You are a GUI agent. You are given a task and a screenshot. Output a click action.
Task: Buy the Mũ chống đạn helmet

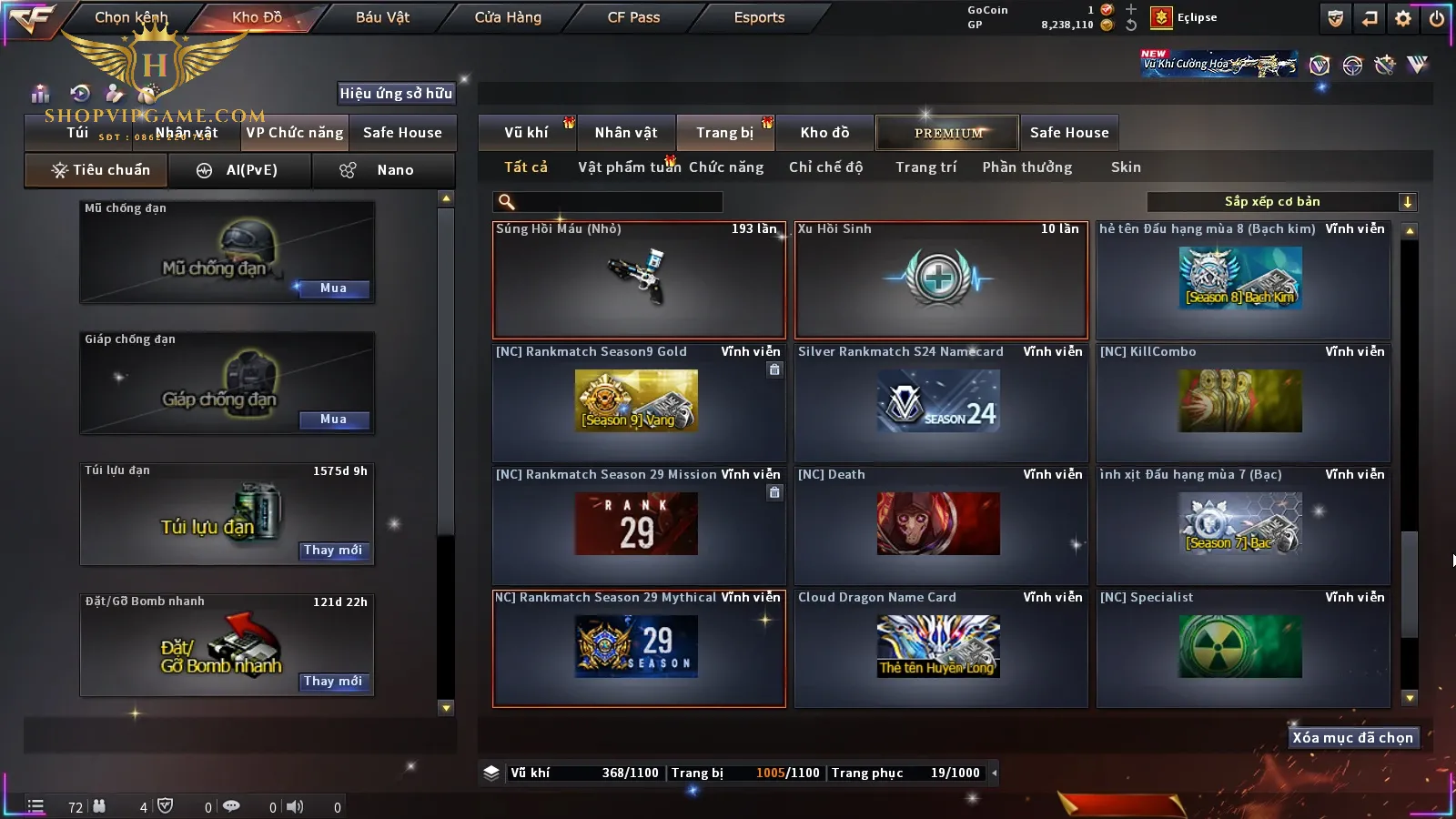(x=333, y=288)
